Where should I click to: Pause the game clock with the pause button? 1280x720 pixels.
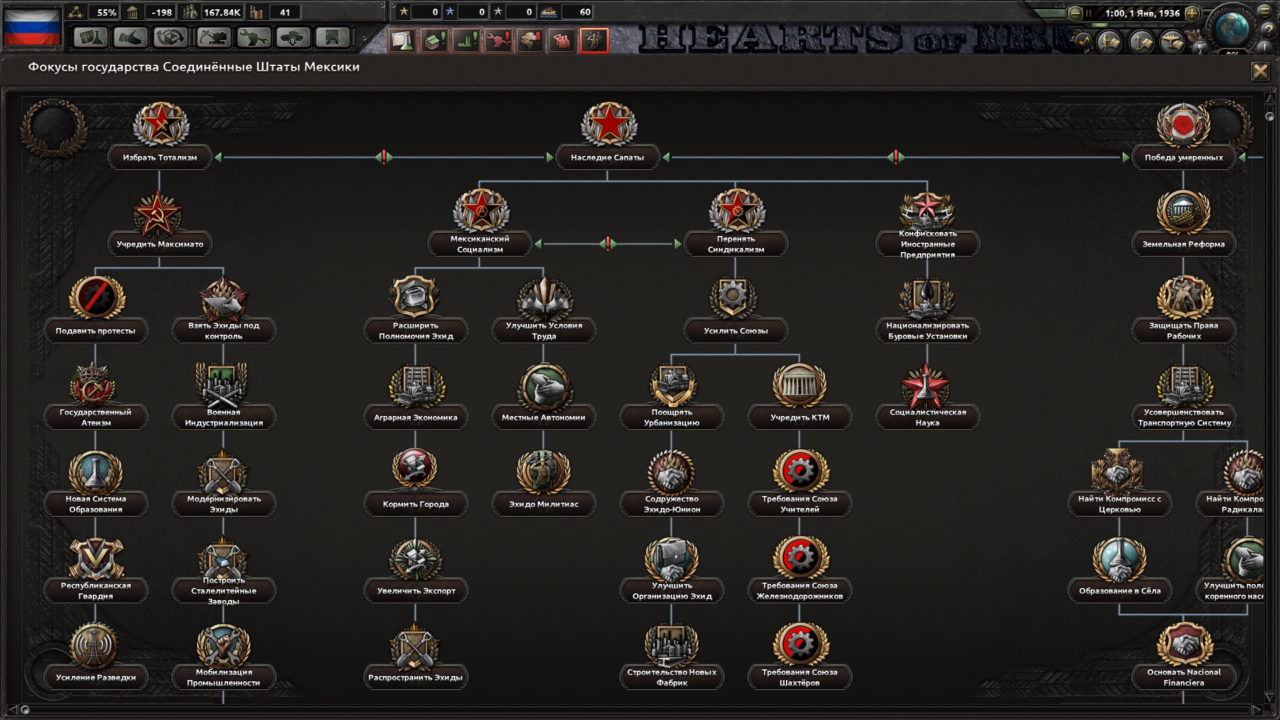[1089, 12]
